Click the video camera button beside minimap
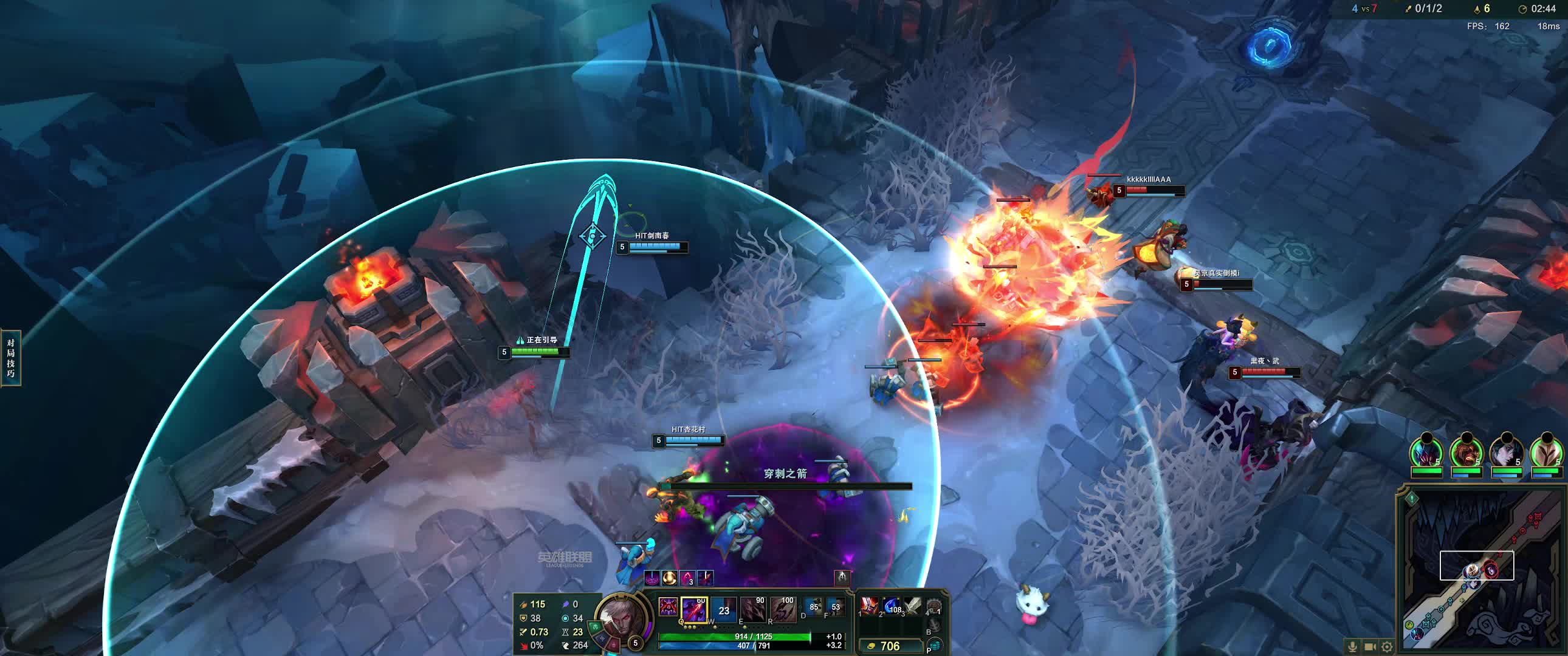Image resolution: width=1568 pixels, height=656 pixels. pyautogui.click(x=1370, y=647)
